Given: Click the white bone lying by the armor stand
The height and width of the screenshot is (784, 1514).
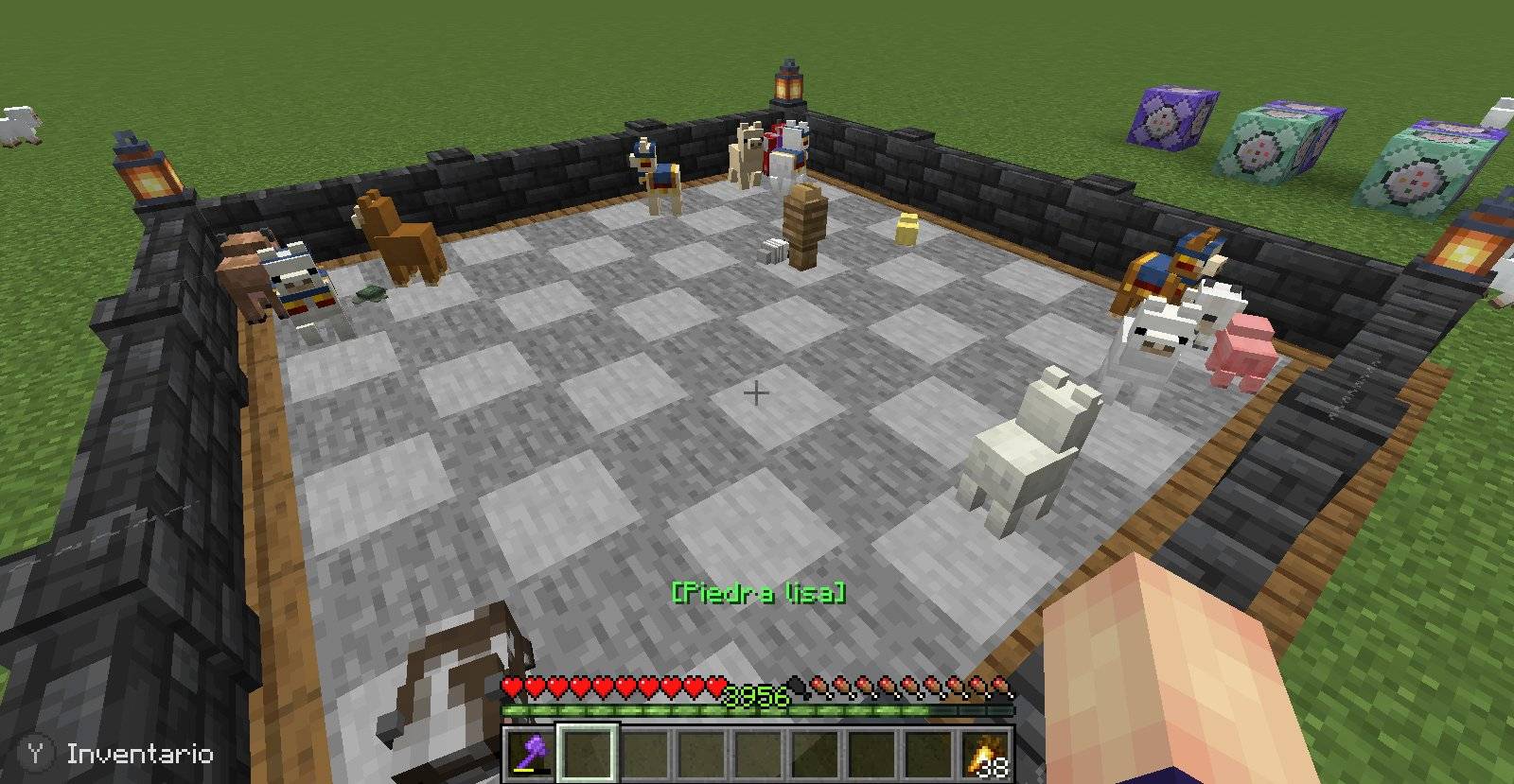Looking at the screenshot, I should point(771,250).
